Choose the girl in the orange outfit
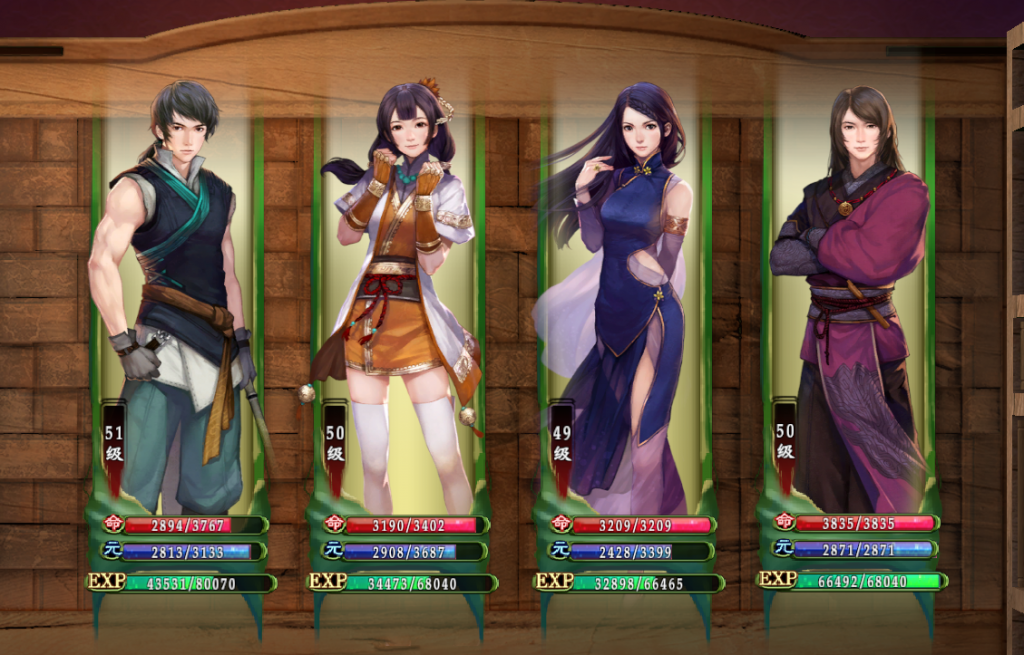This screenshot has height=655, width=1024. (400, 300)
